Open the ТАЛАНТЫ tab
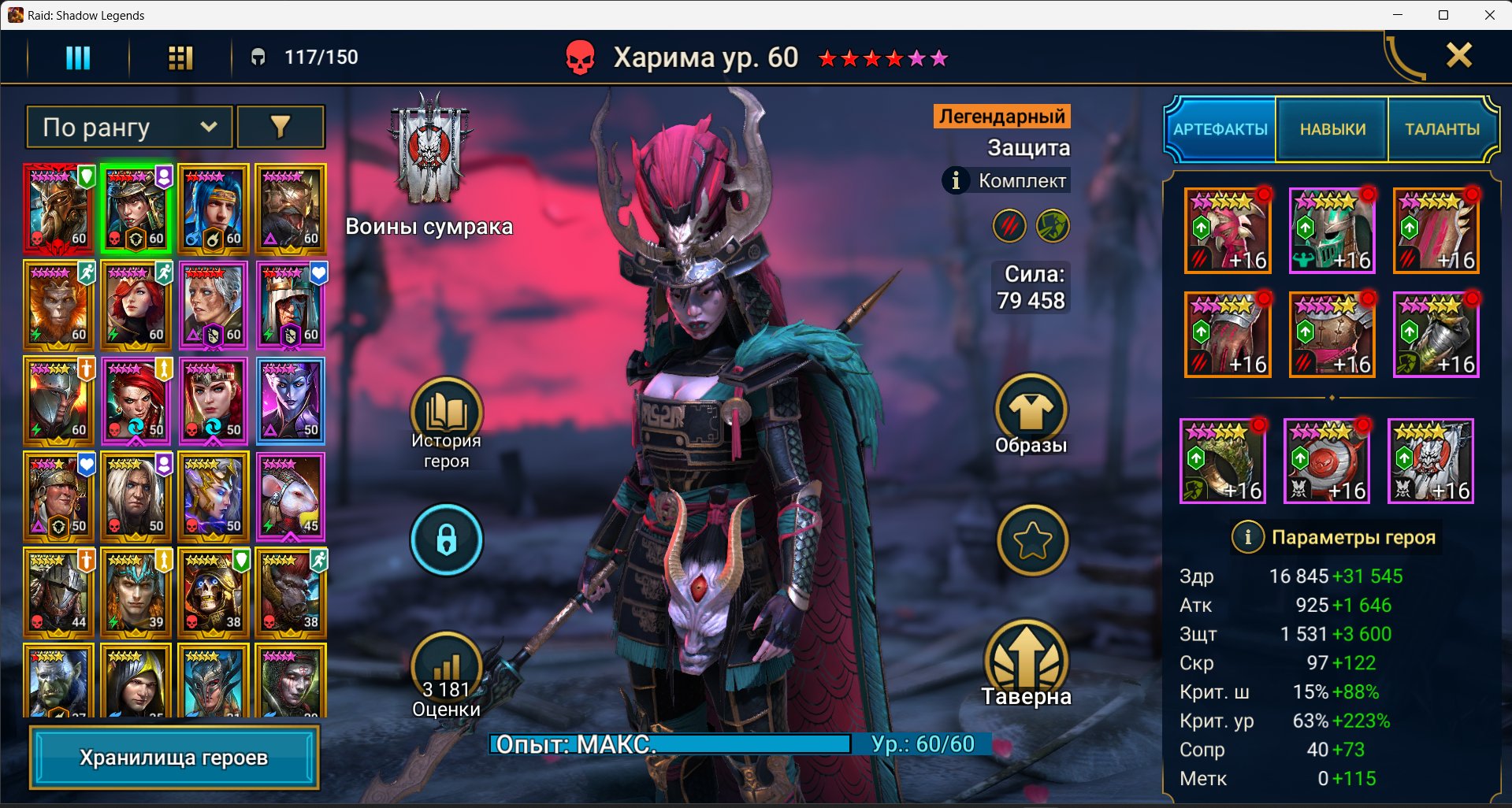This screenshot has height=808, width=1512. (1442, 129)
